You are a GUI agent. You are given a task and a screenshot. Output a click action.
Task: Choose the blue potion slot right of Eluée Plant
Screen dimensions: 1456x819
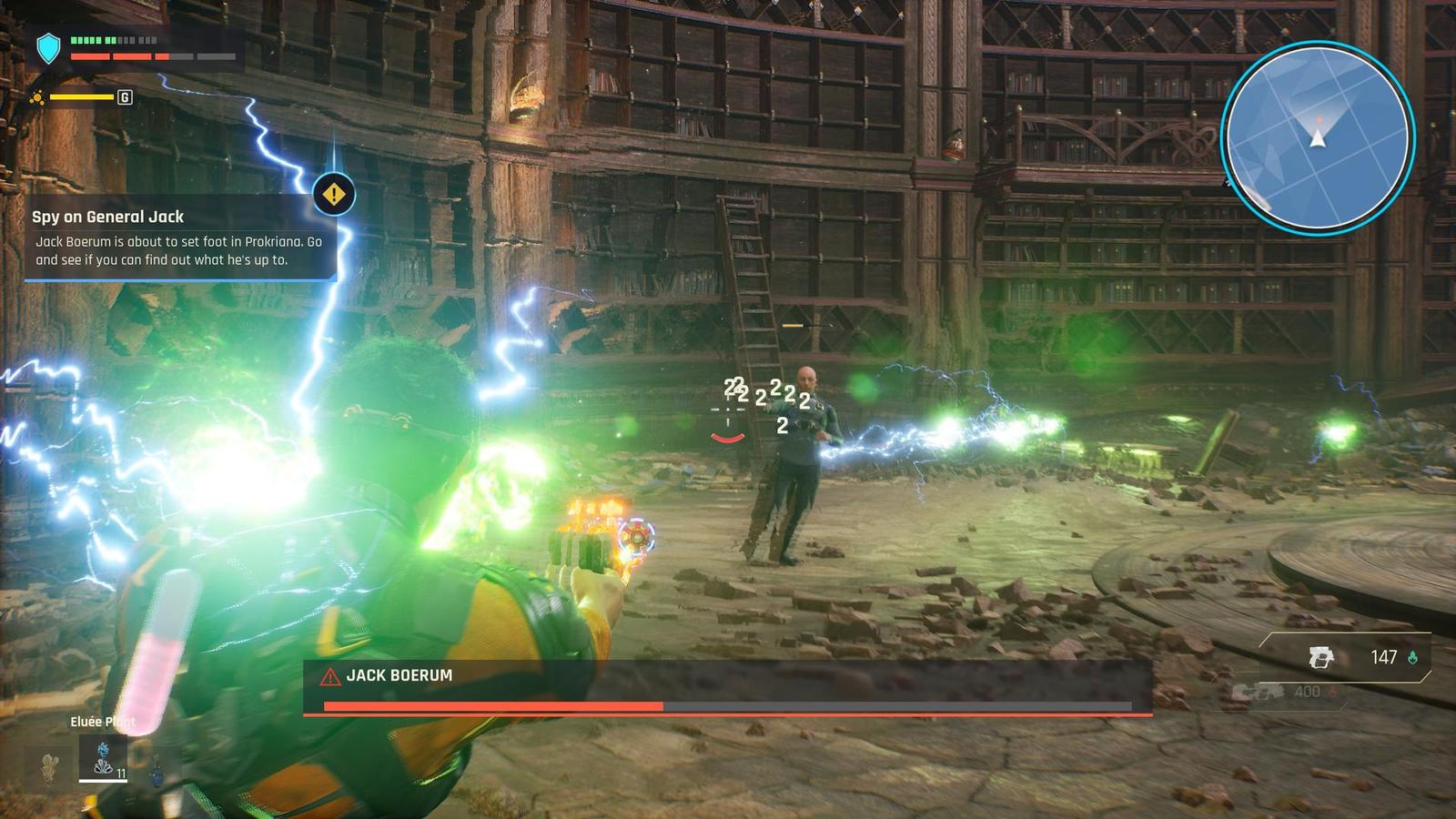click(157, 769)
